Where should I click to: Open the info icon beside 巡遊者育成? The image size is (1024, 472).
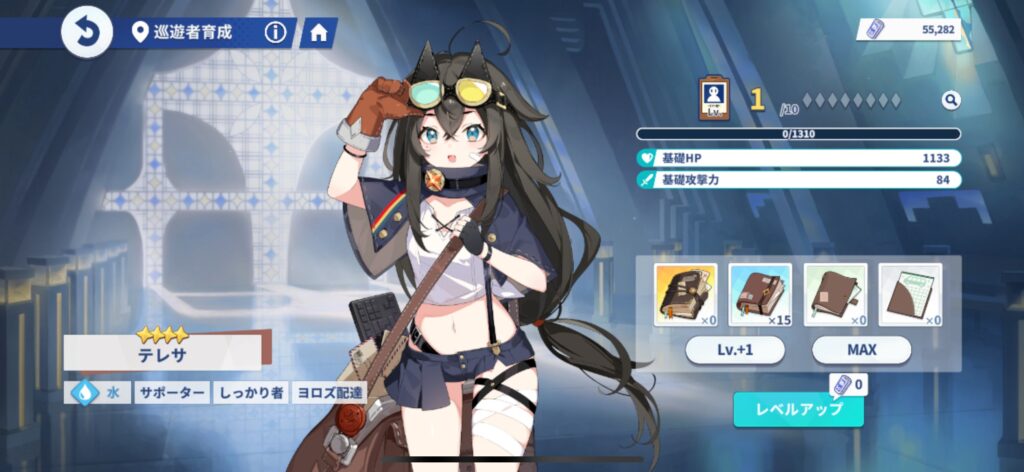pyautogui.click(x=275, y=33)
